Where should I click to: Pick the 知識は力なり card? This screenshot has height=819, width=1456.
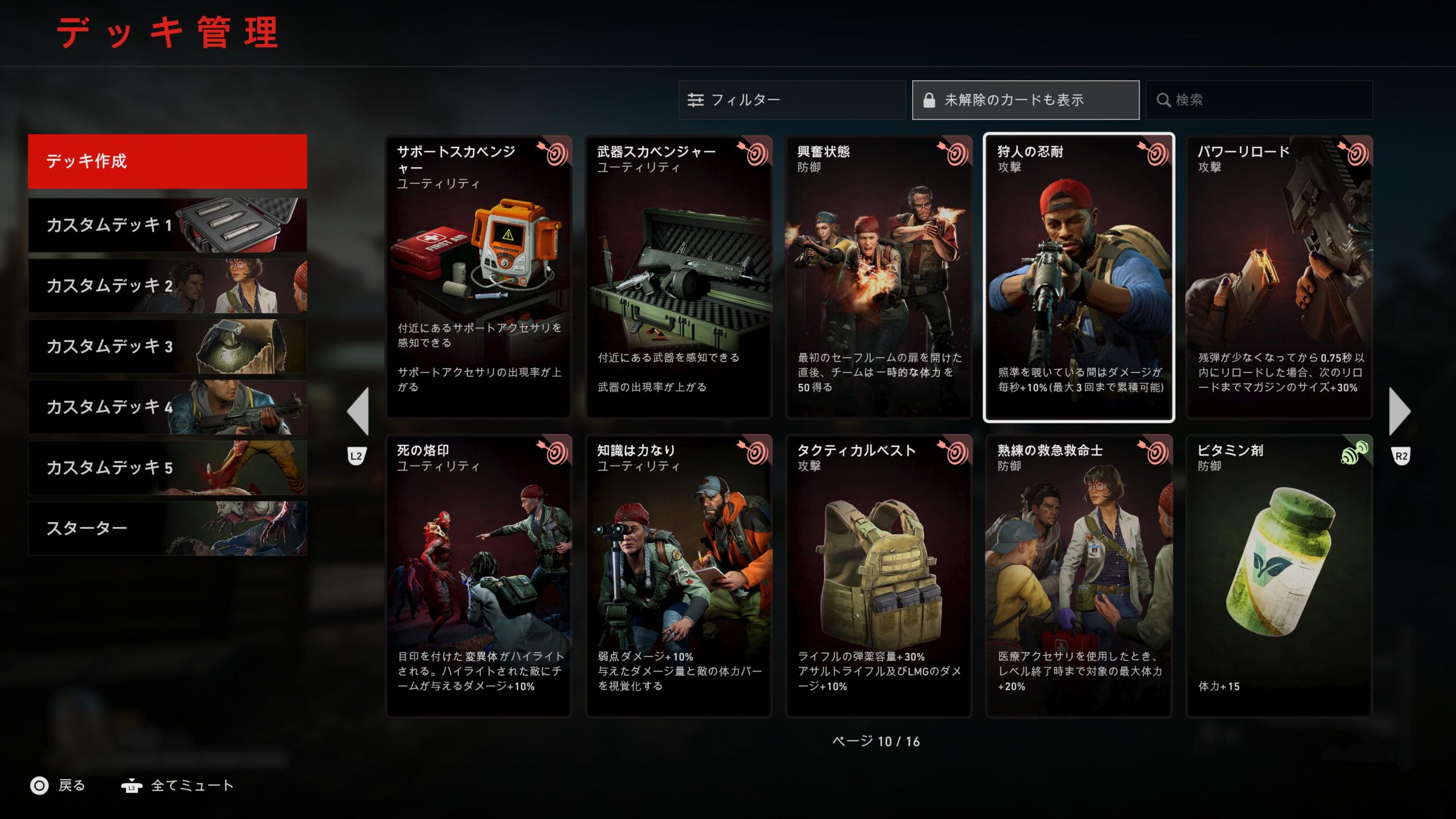(679, 576)
